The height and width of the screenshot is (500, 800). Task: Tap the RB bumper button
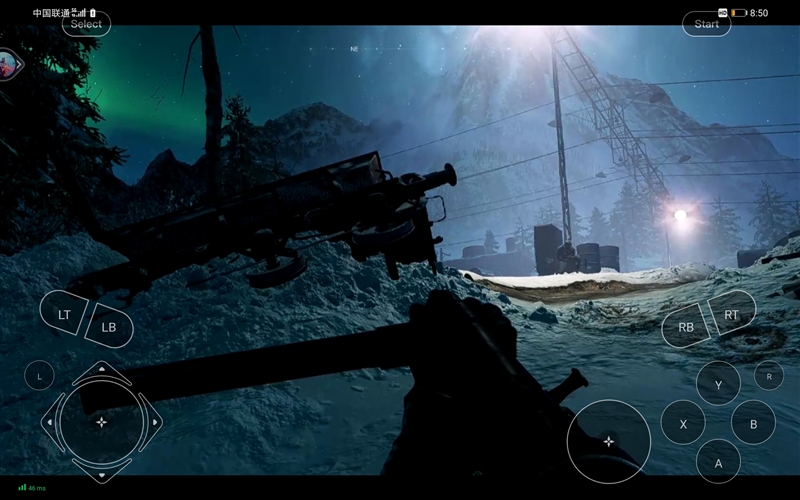tap(686, 327)
